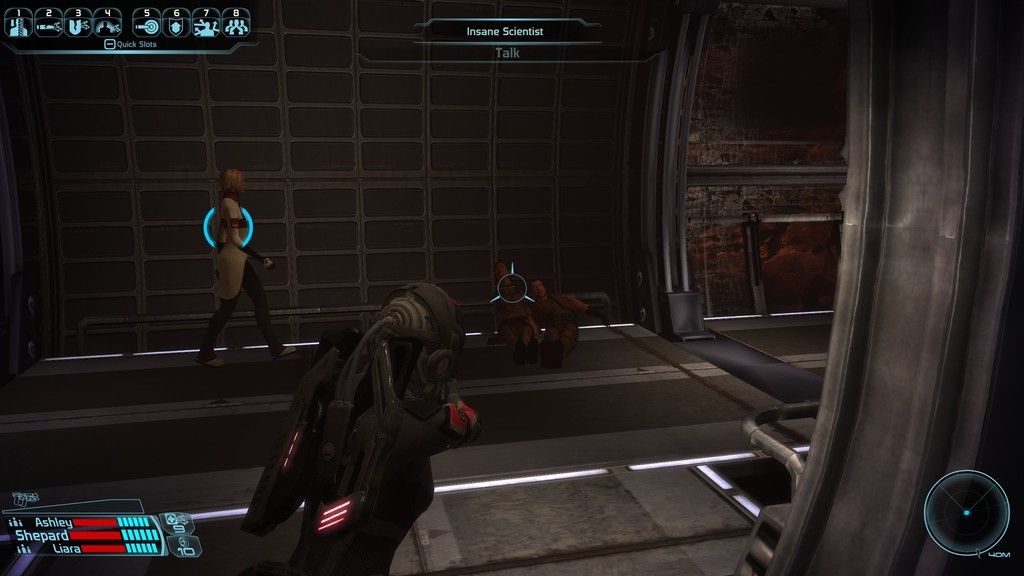Trigger quick slot 3 U-shaped circuit power
The image size is (1024, 576).
78,23
